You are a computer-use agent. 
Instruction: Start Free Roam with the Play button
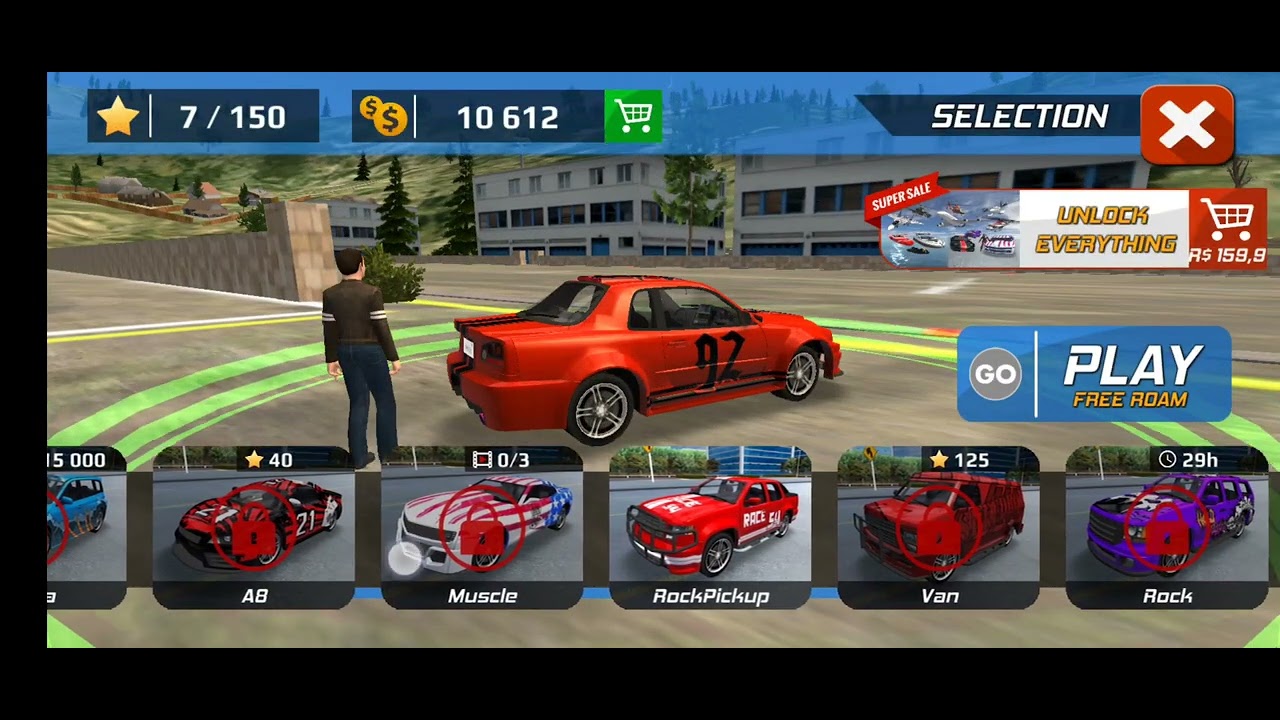pyautogui.click(x=1094, y=374)
